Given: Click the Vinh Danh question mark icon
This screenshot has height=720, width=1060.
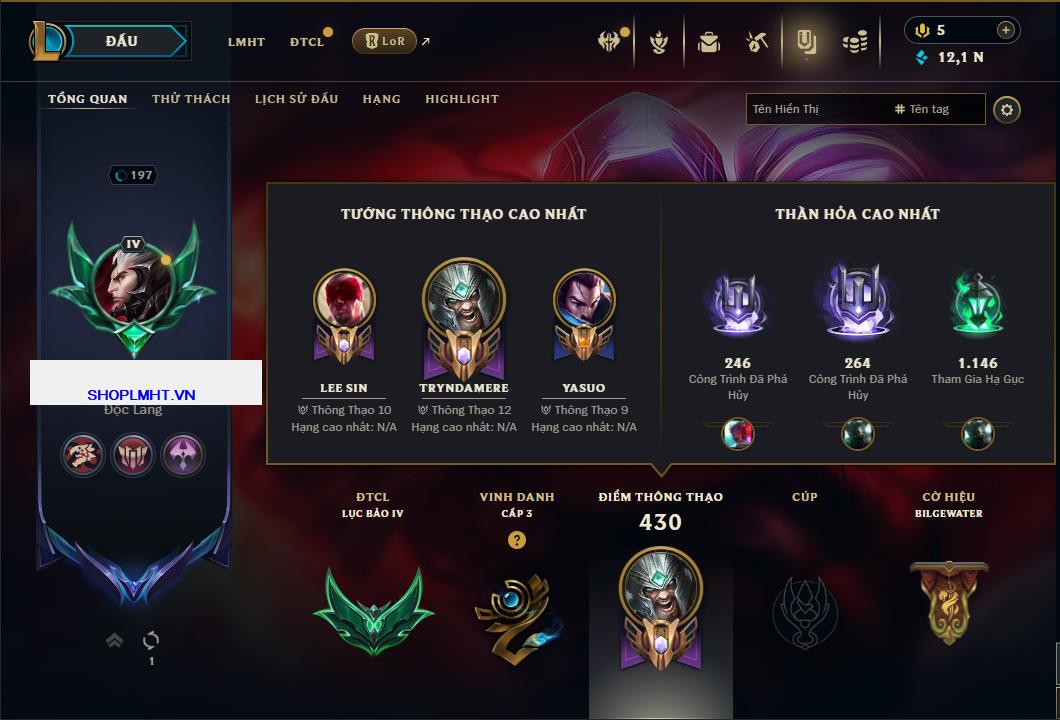Looking at the screenshot, I should [x=516, y=540].
